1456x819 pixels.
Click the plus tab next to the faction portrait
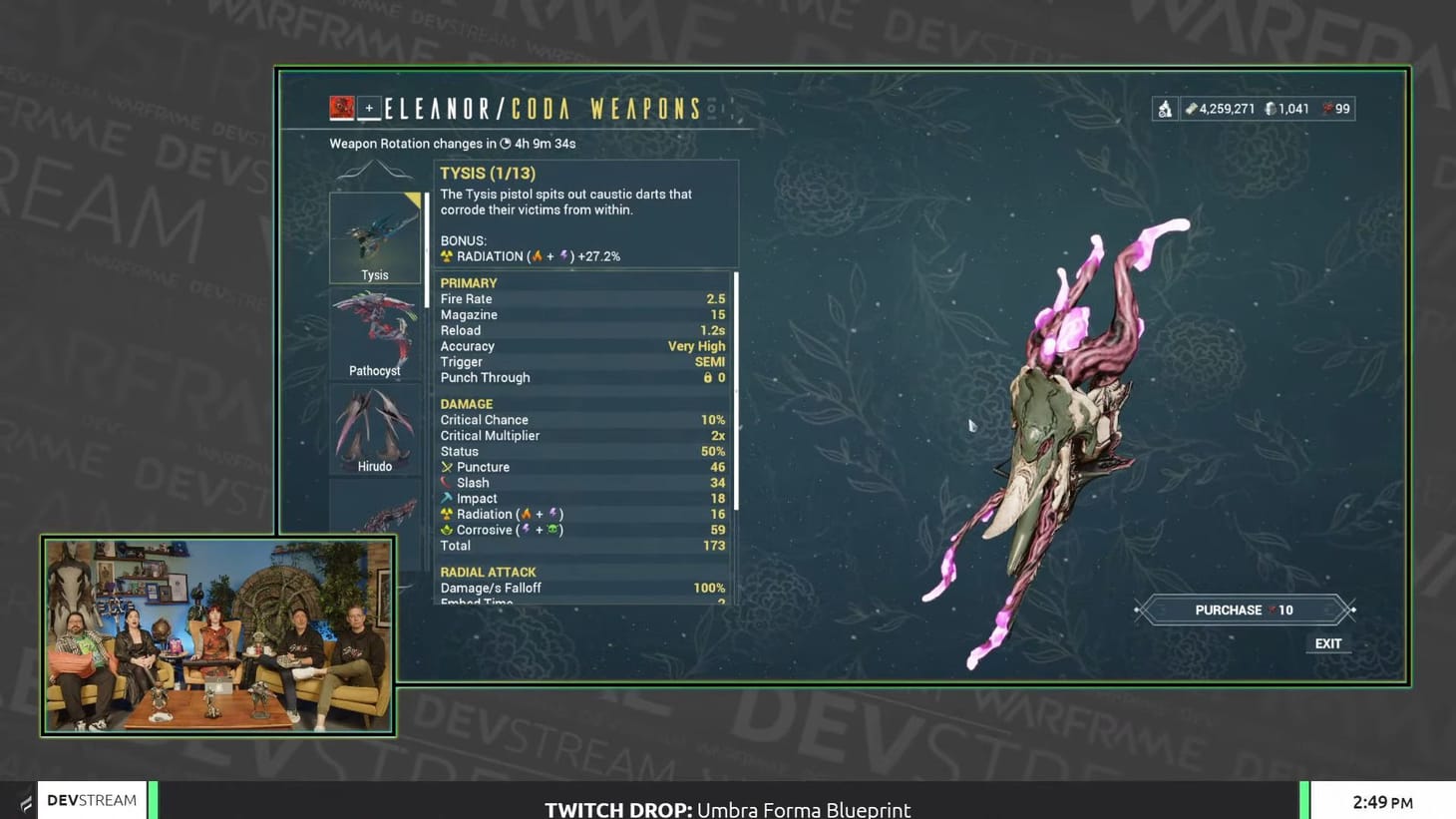tap(368, 106)
